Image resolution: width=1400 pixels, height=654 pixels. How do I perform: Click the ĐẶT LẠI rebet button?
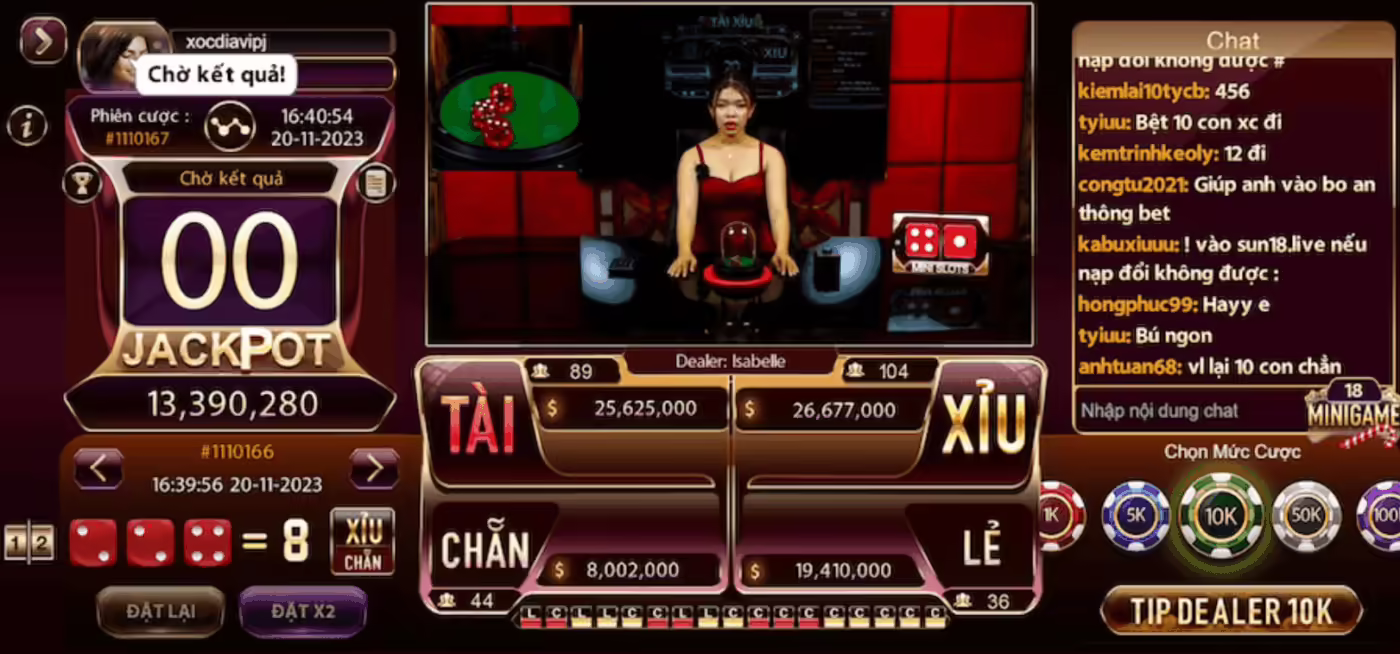click(160, 611)
